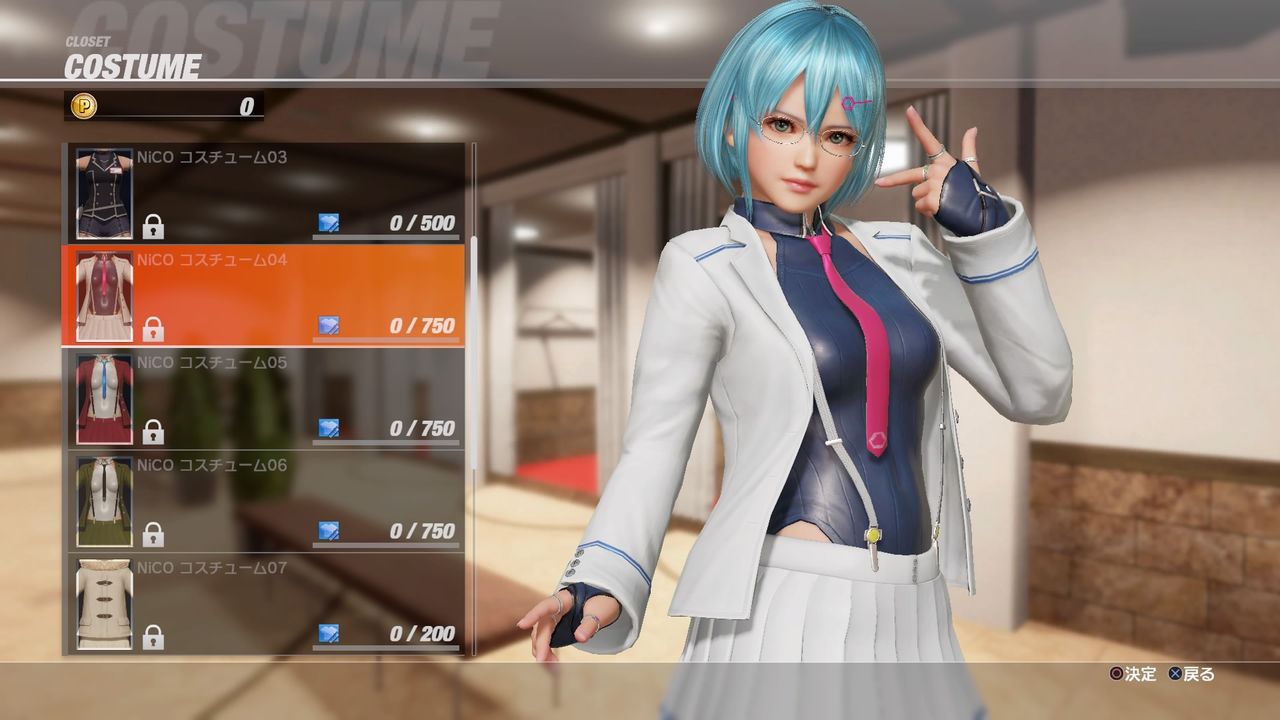Screen dimensions: 1280x720
Task: Click the lock icon on NiCO コスチューム04
Action: (x=151, y=326)
